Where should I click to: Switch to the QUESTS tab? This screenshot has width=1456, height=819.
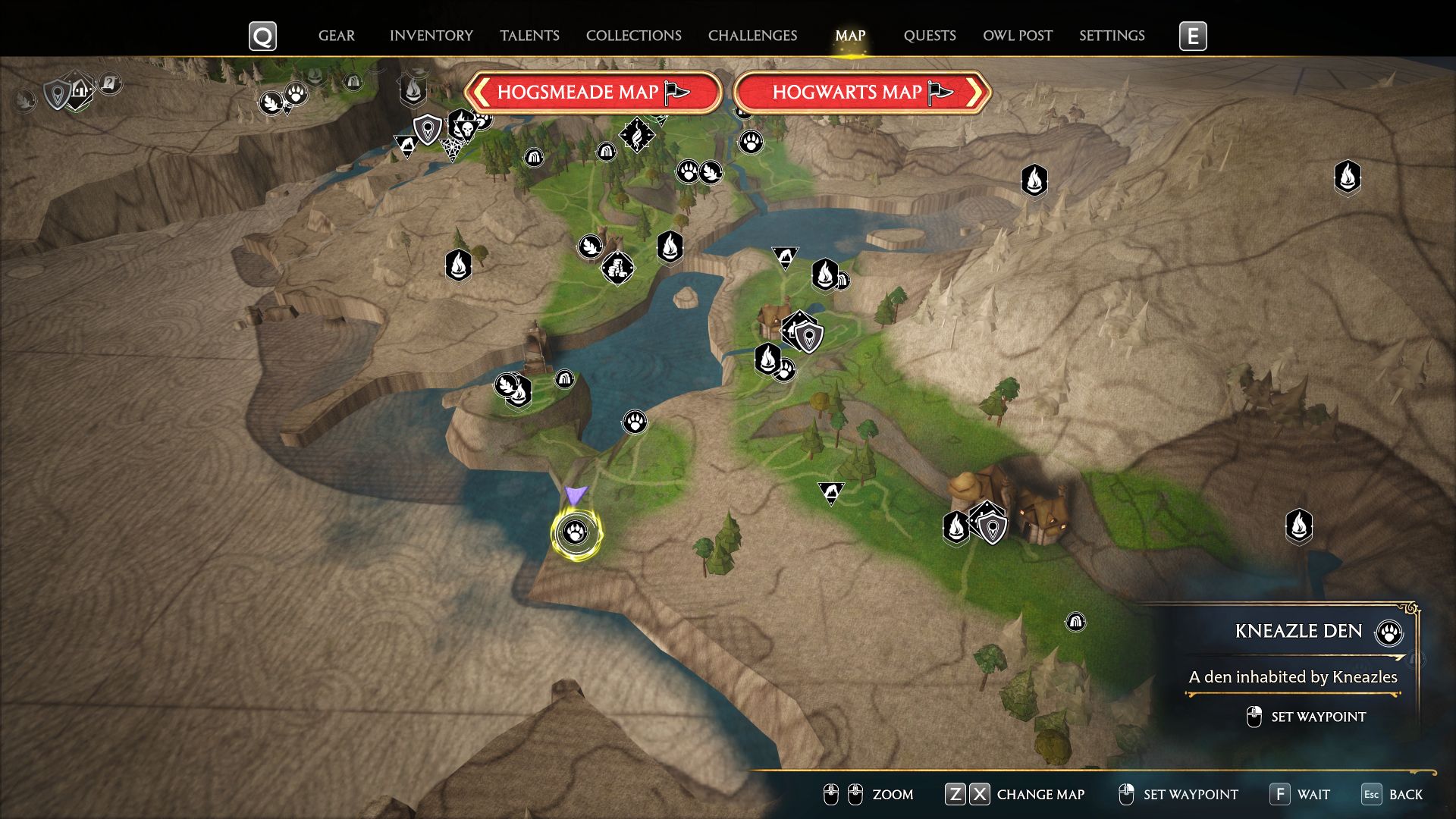pos(930,35)
